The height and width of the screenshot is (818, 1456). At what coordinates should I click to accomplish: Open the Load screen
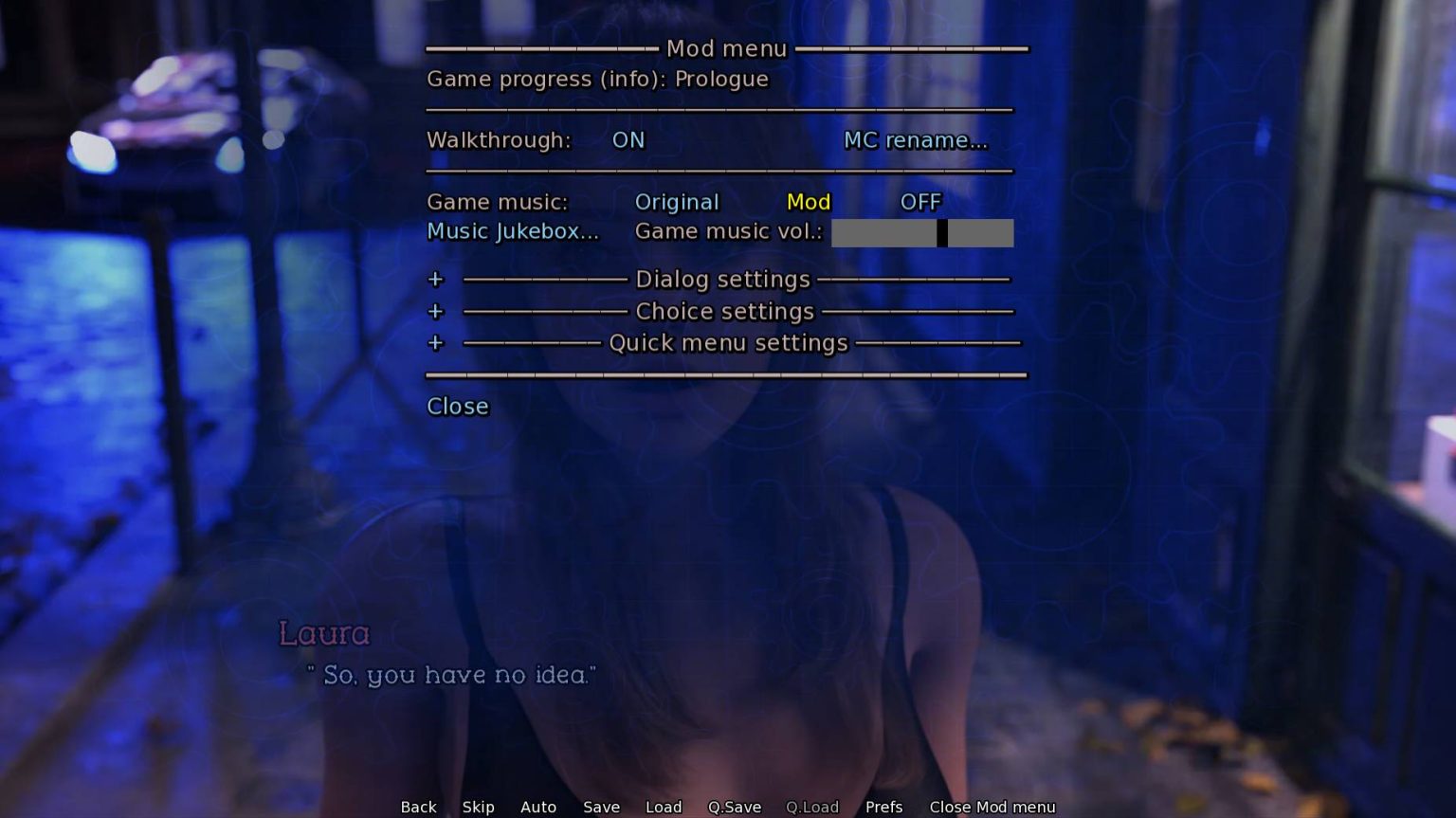tap(664, 807)
